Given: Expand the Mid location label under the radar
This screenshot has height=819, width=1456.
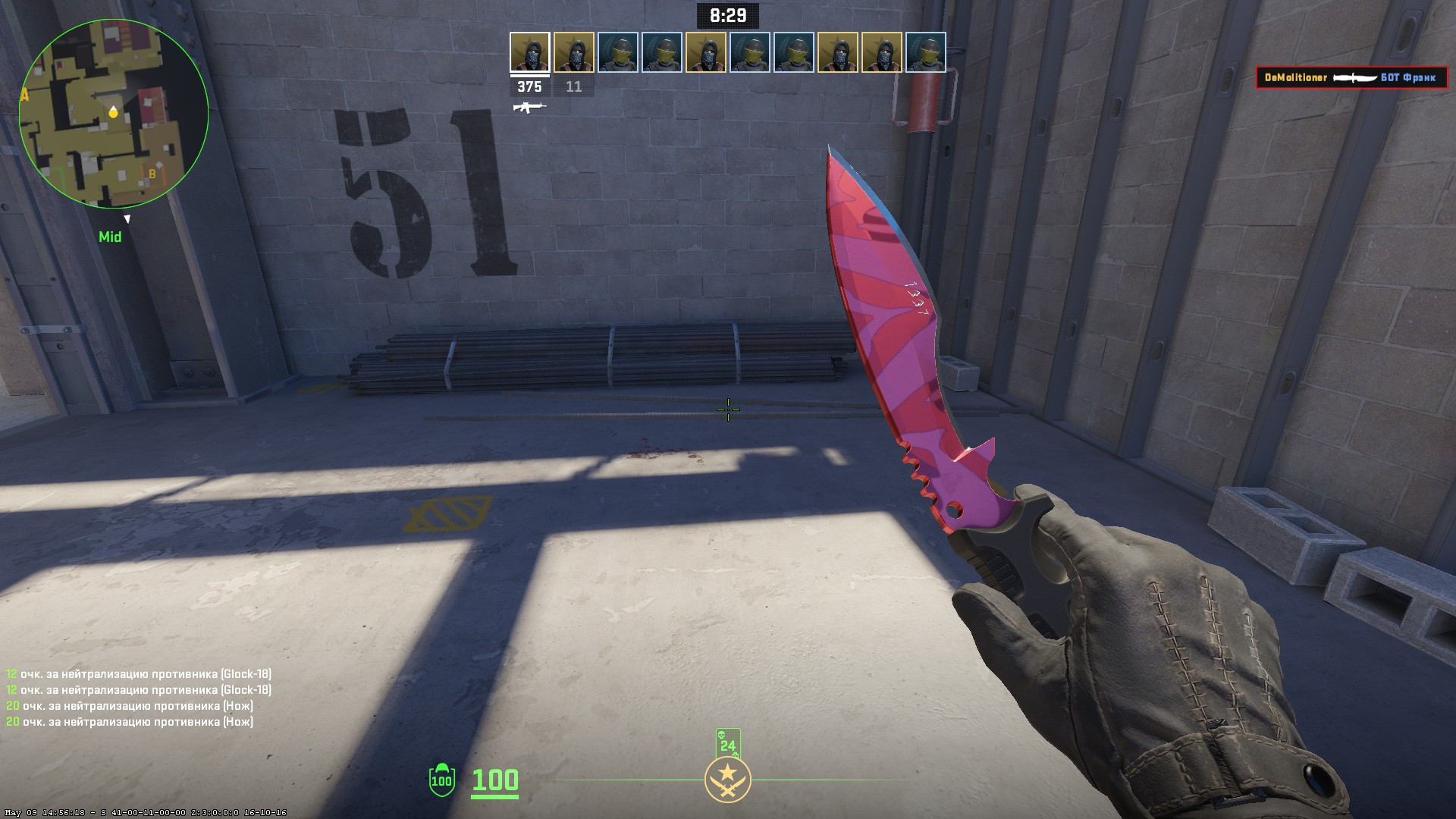Looking at the screenshot, I should [x=111, y=237].
